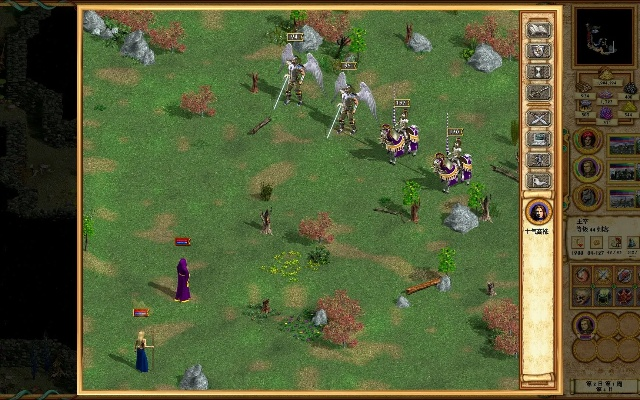Click the boot icon combat button
This screenshot has width=640, height=400.
point(539,181)
